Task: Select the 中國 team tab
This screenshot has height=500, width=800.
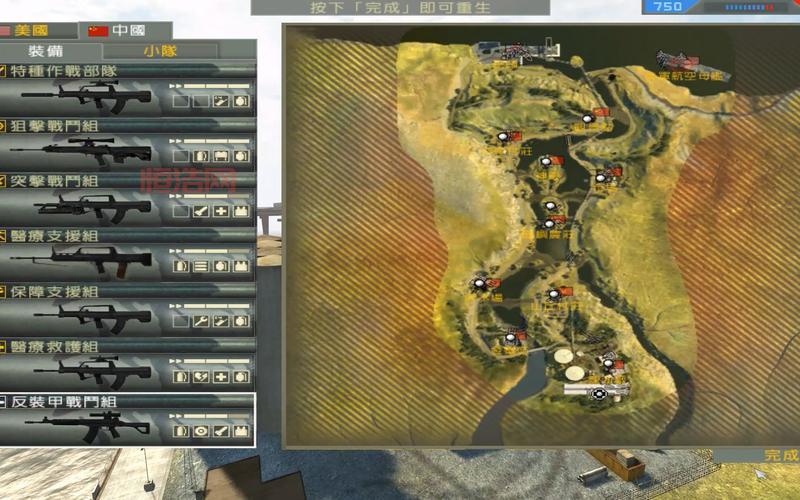Action: click(115, 31)
